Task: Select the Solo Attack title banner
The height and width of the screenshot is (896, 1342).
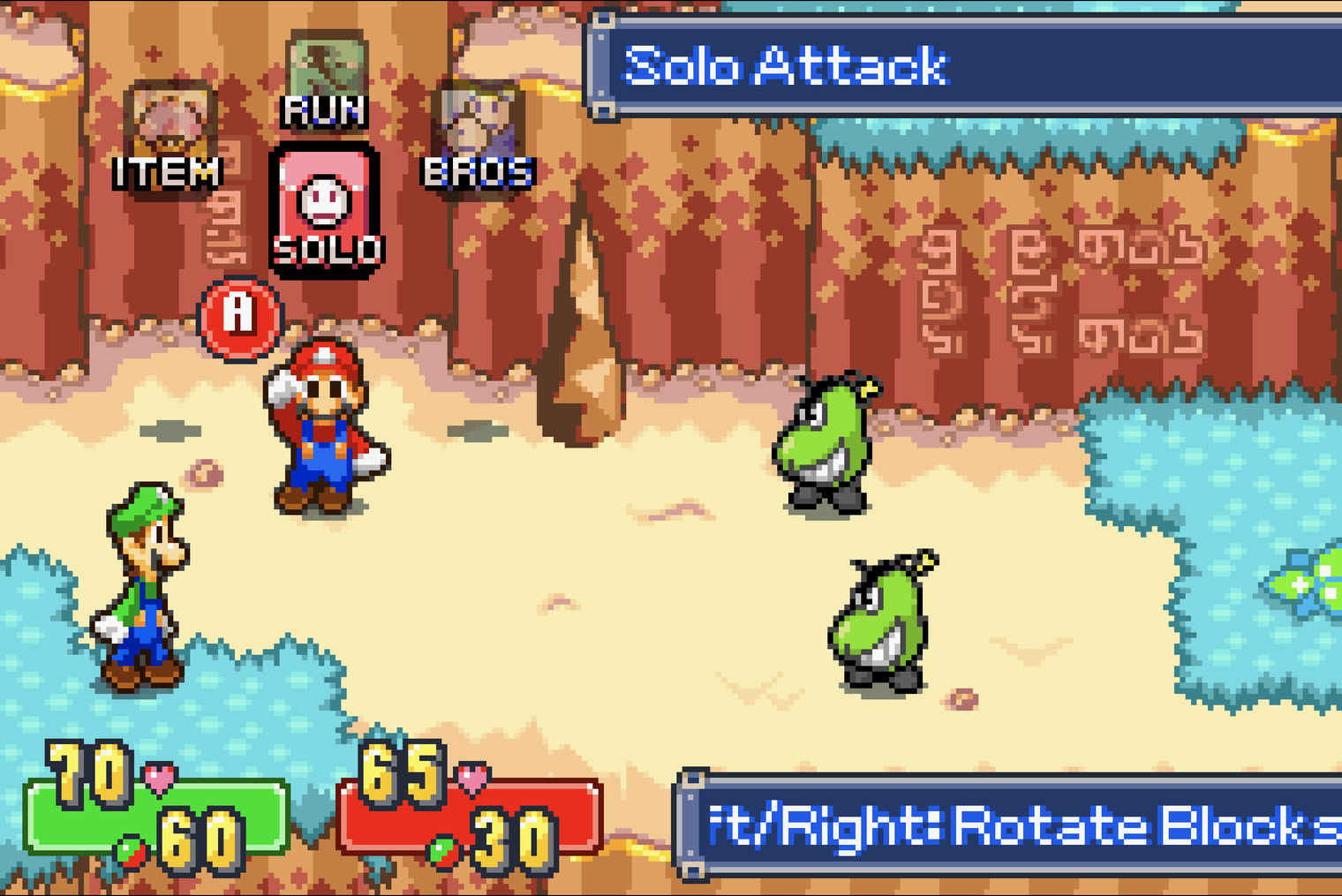Action: [883, 62]
